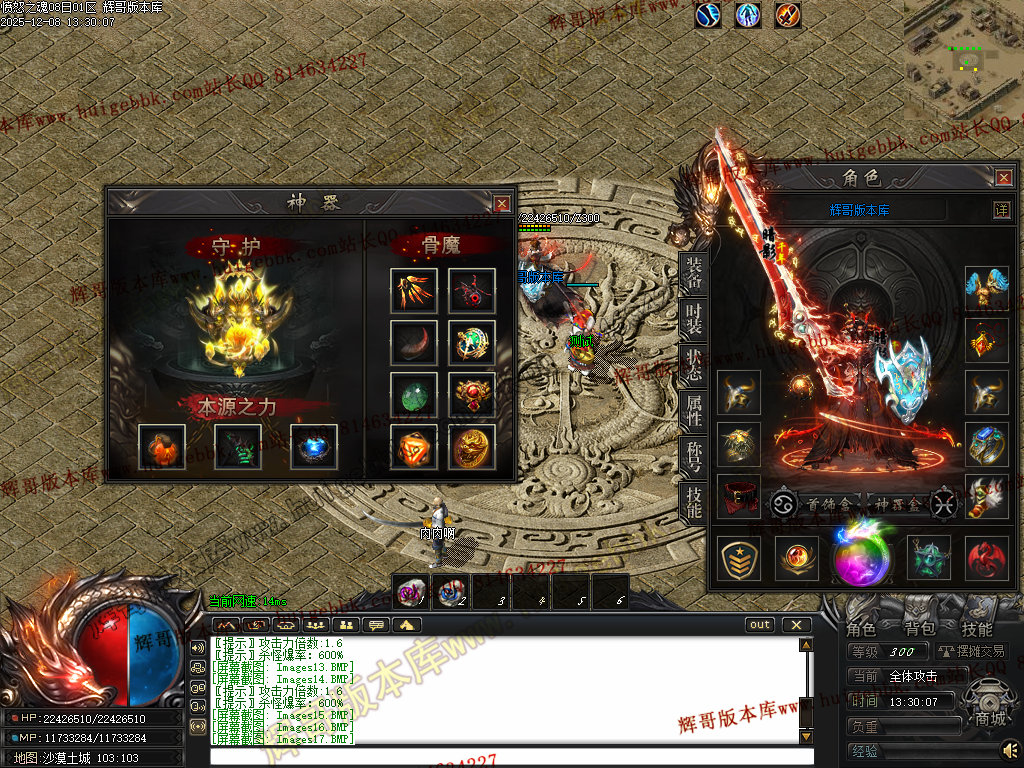The height and width of the screenshot is (768, 1024).
Task: Toggle the sound speaker icon
Action: pyautogui.click(x=1010, y=749)
